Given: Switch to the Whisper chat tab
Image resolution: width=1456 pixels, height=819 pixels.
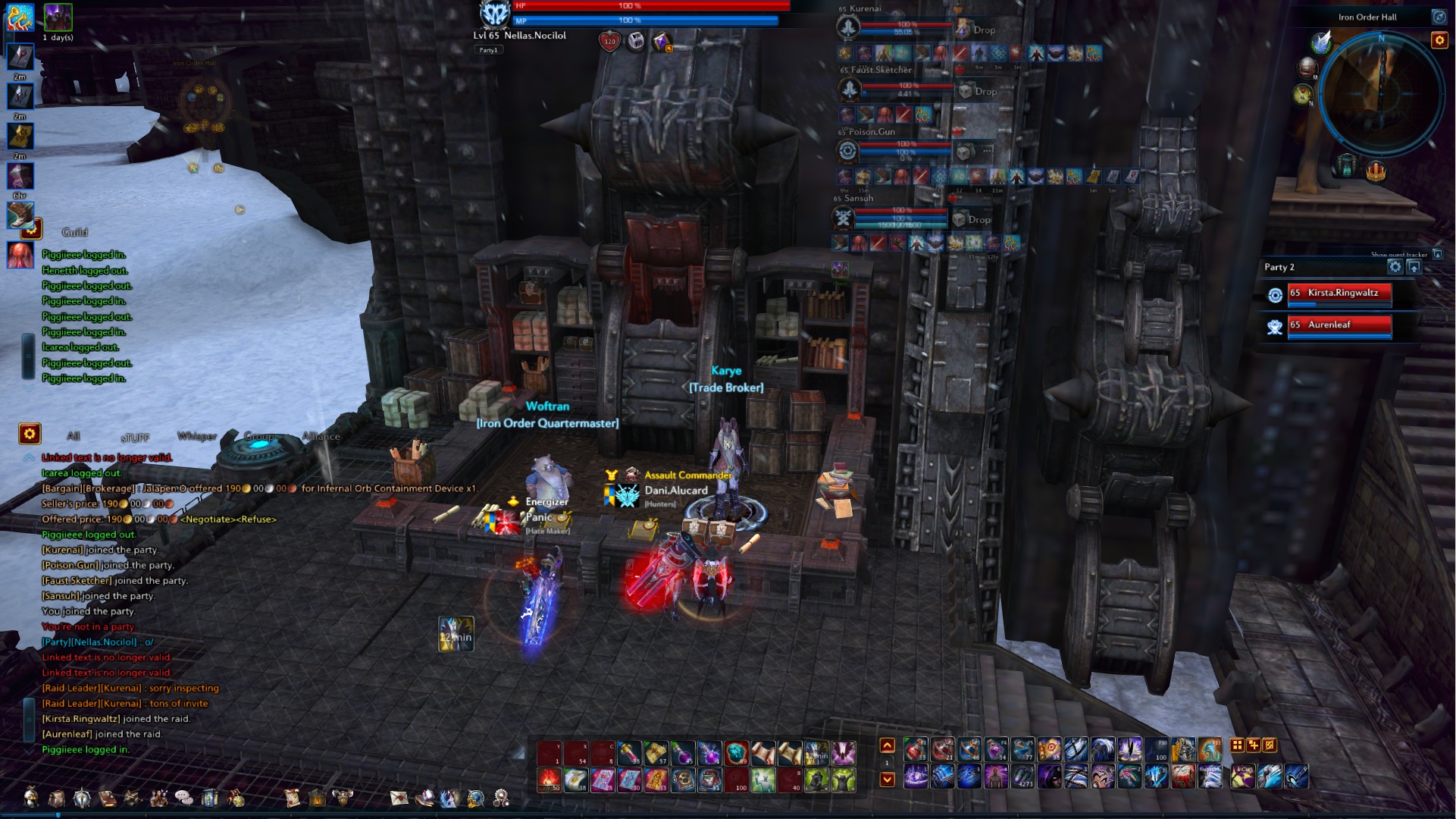Looking at the screenshot, I should coord(196,436).
